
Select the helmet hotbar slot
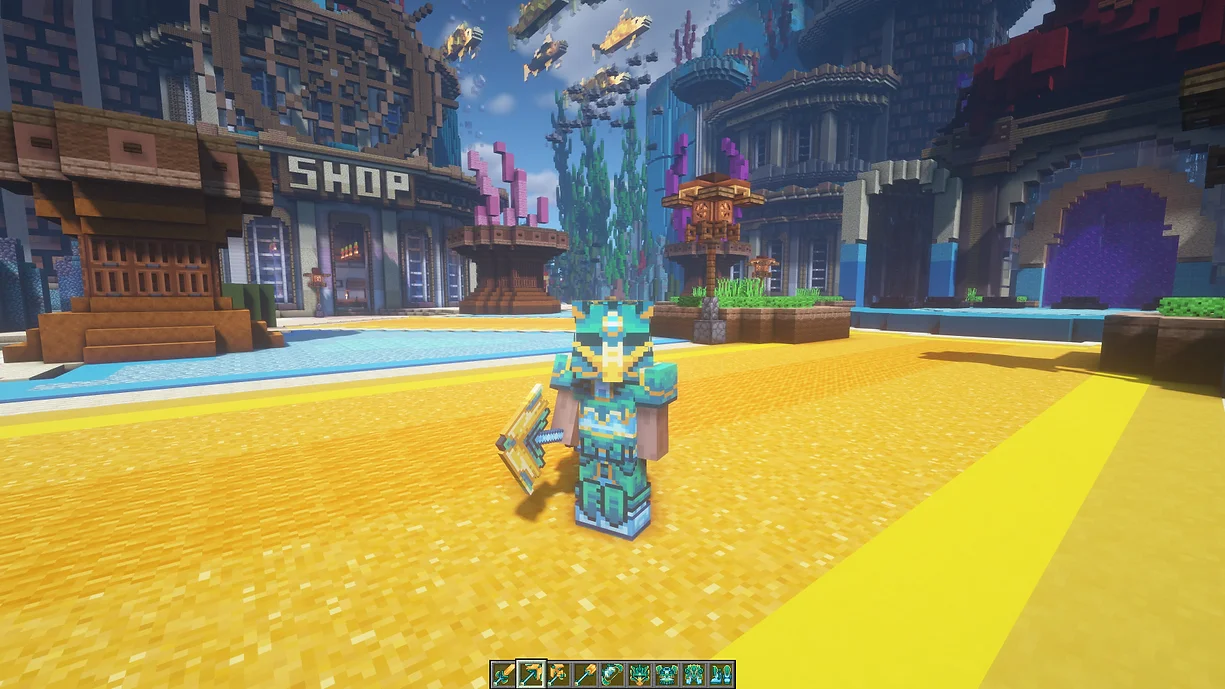639,674
